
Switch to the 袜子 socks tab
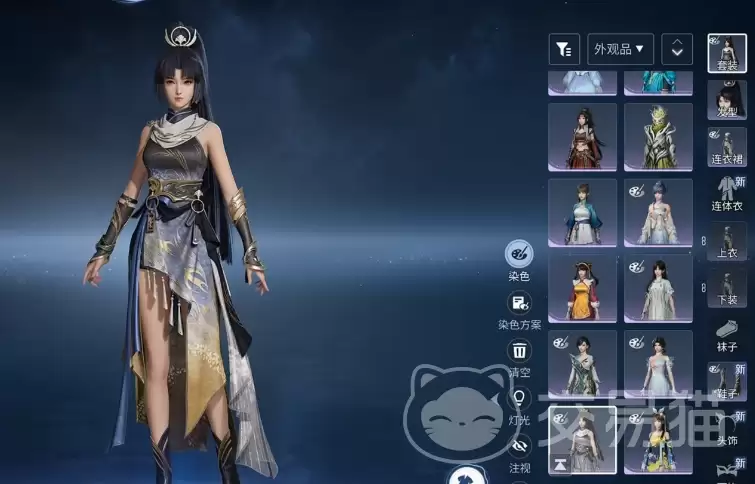point(727,334)
